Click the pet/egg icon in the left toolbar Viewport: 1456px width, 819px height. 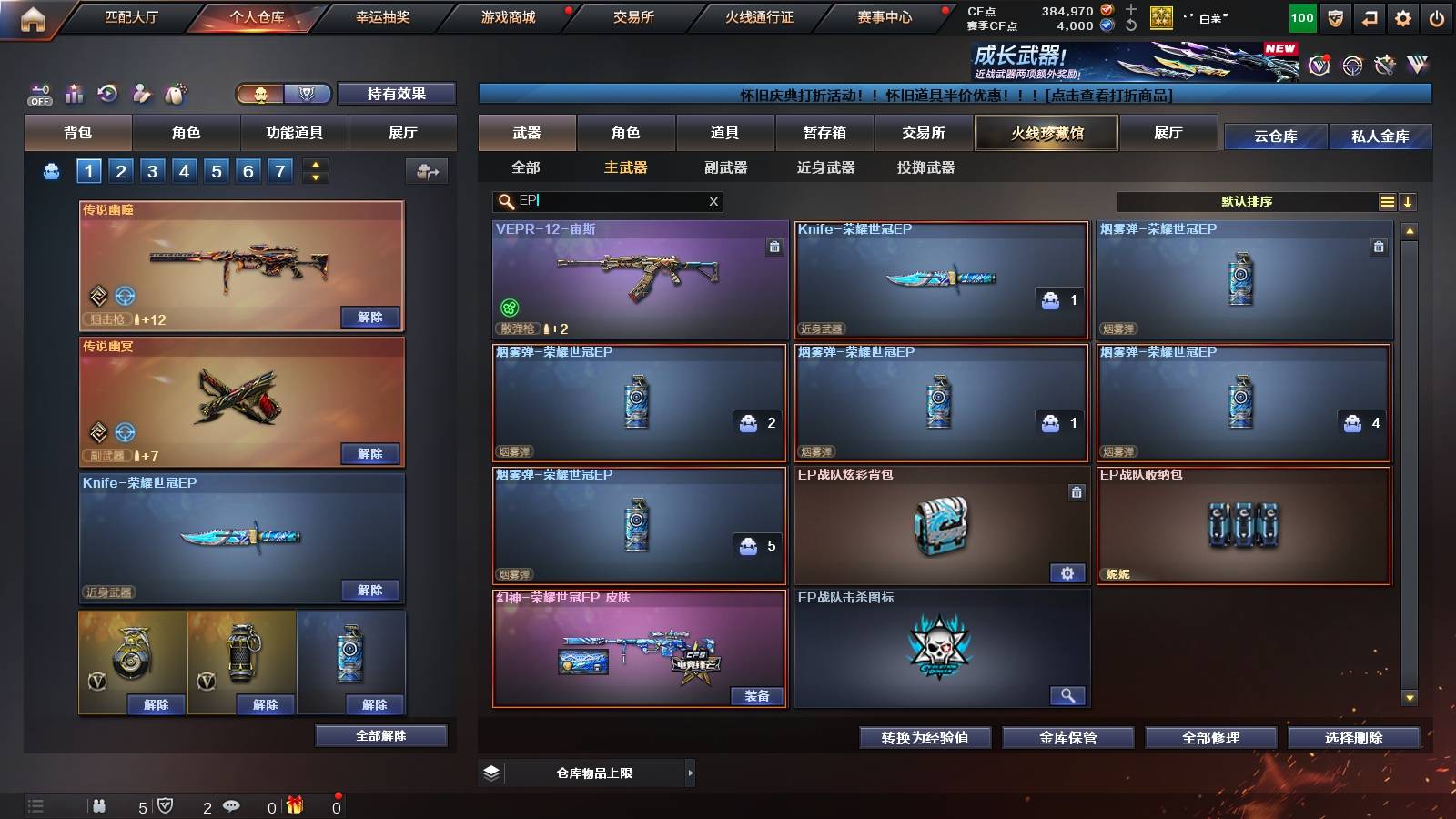(173, 93)
